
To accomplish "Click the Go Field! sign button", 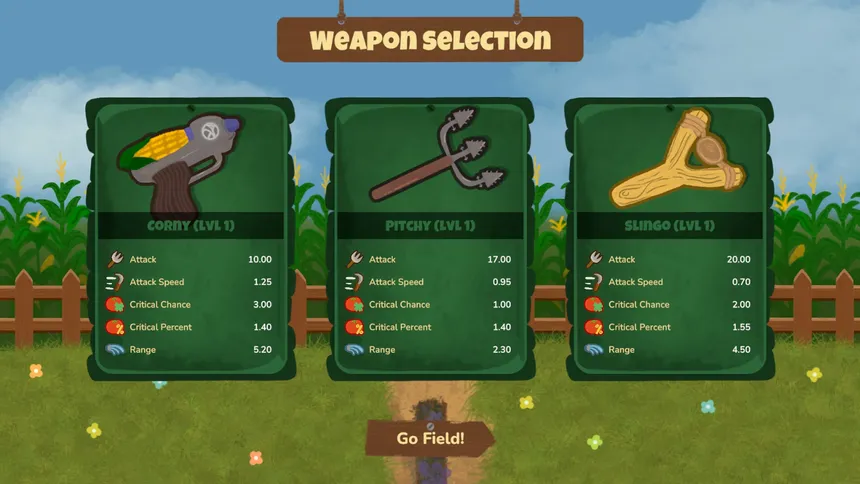I will (x=430, y=438).
